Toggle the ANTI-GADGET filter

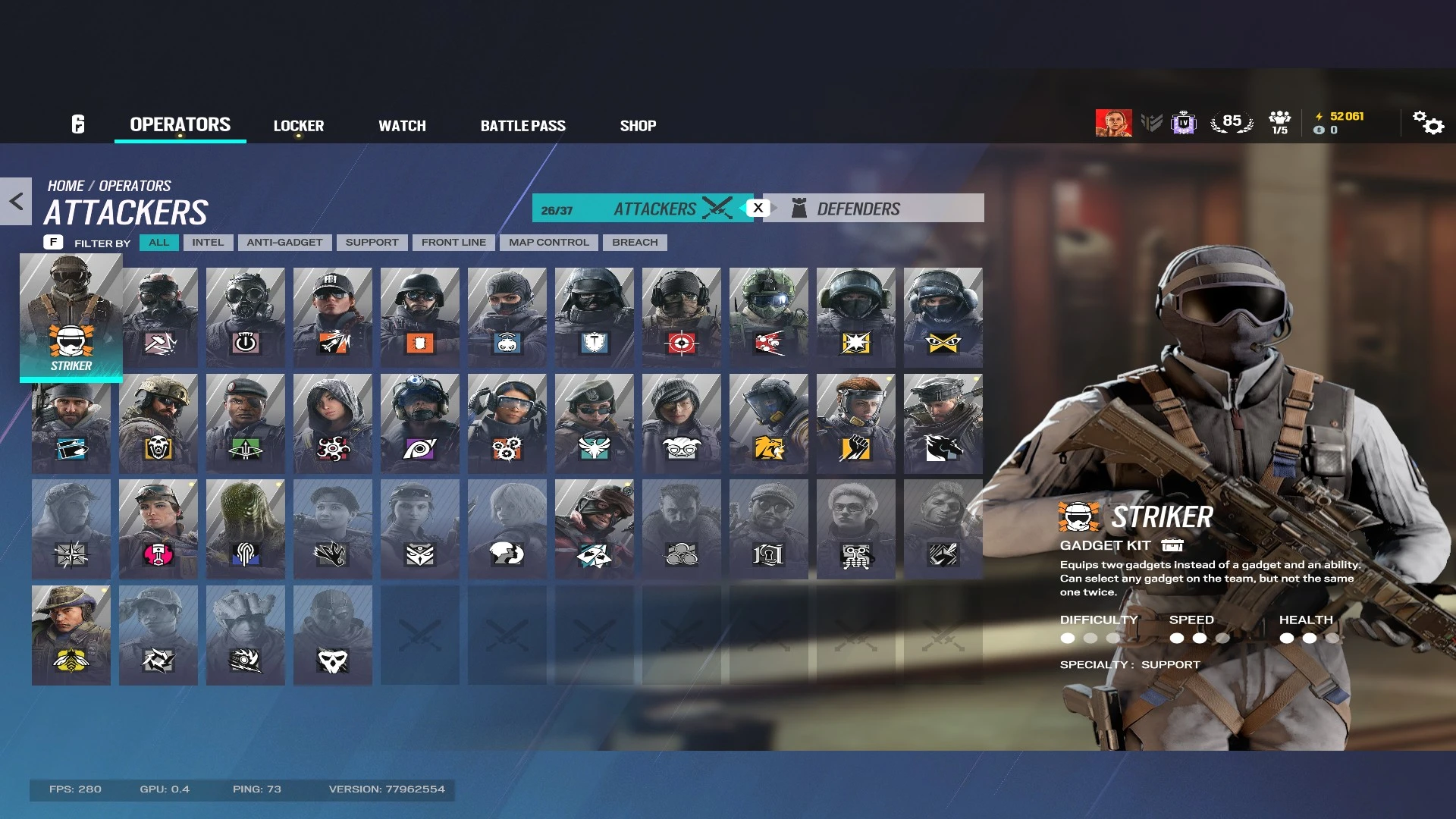[284, 242]
